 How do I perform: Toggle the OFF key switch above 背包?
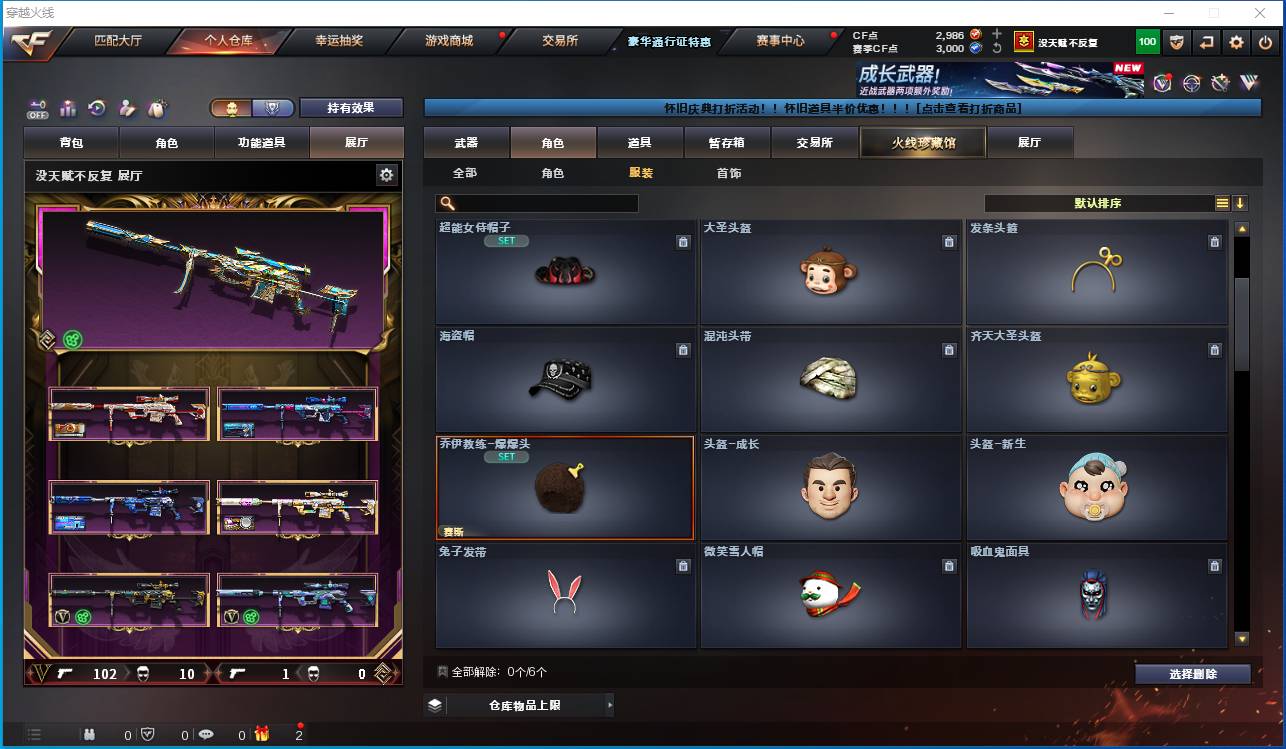(x=36, y=106)
